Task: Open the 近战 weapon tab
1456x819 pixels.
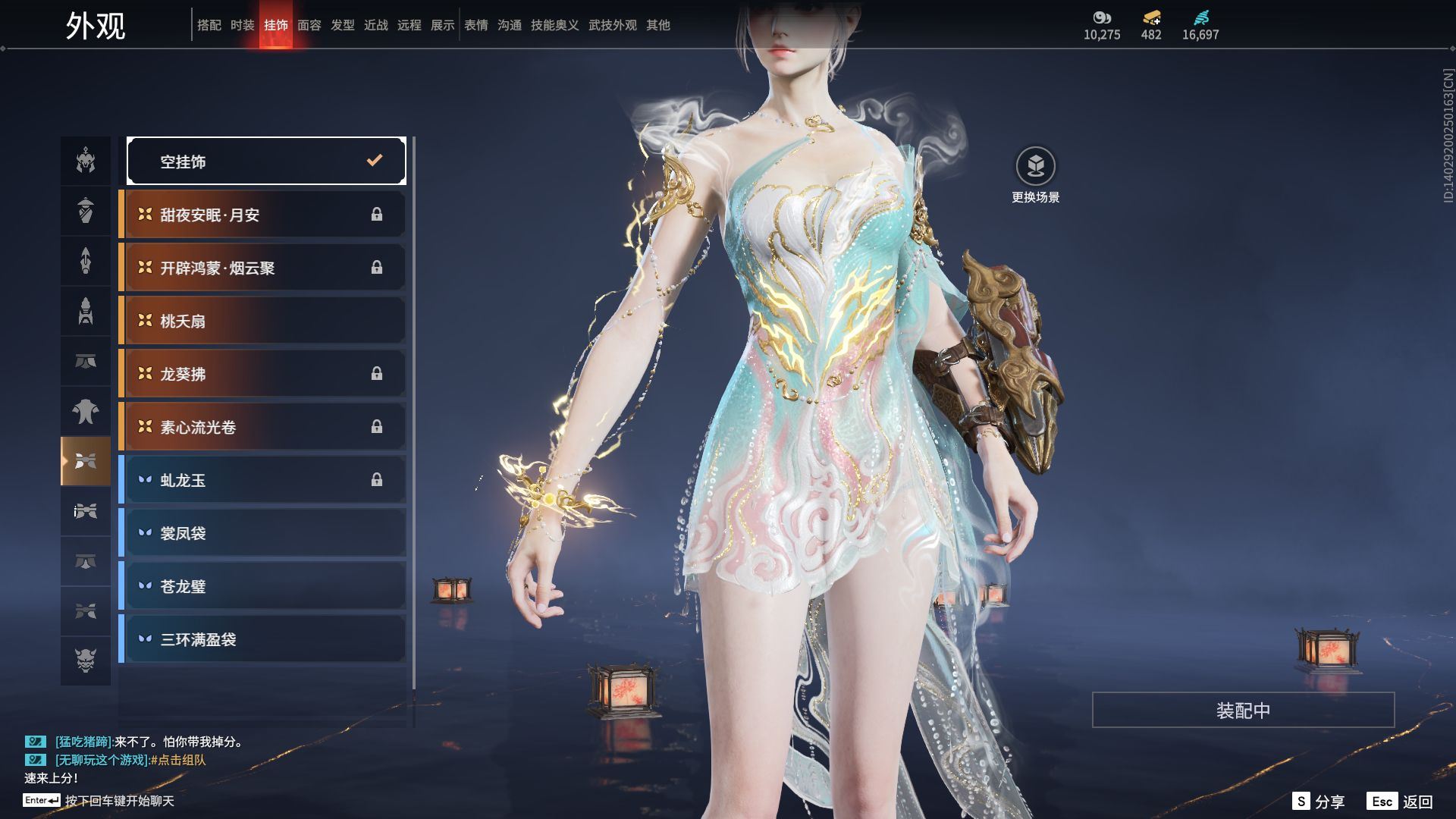Action: tap(376, 25)
